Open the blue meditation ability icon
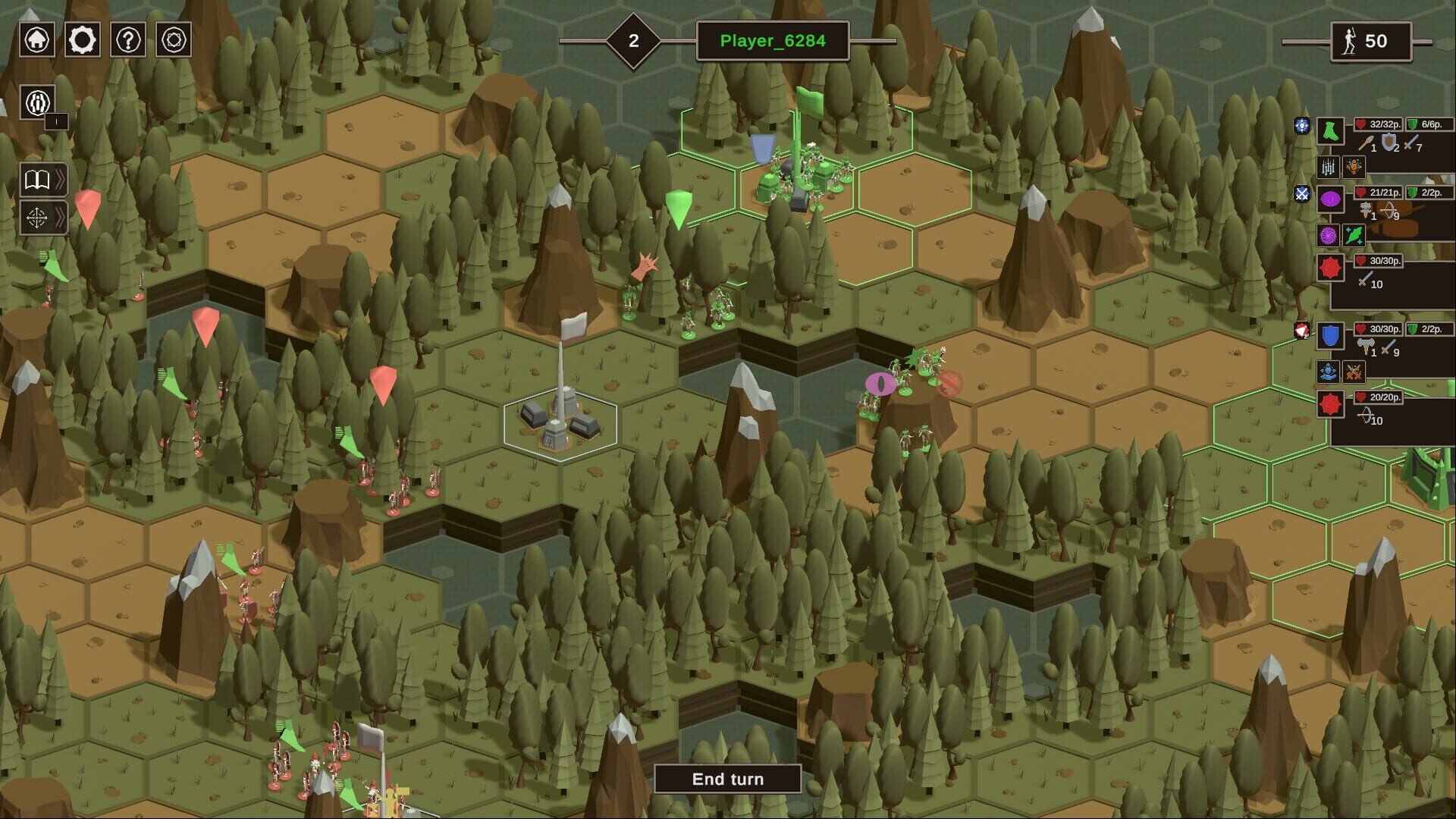 1329,372
